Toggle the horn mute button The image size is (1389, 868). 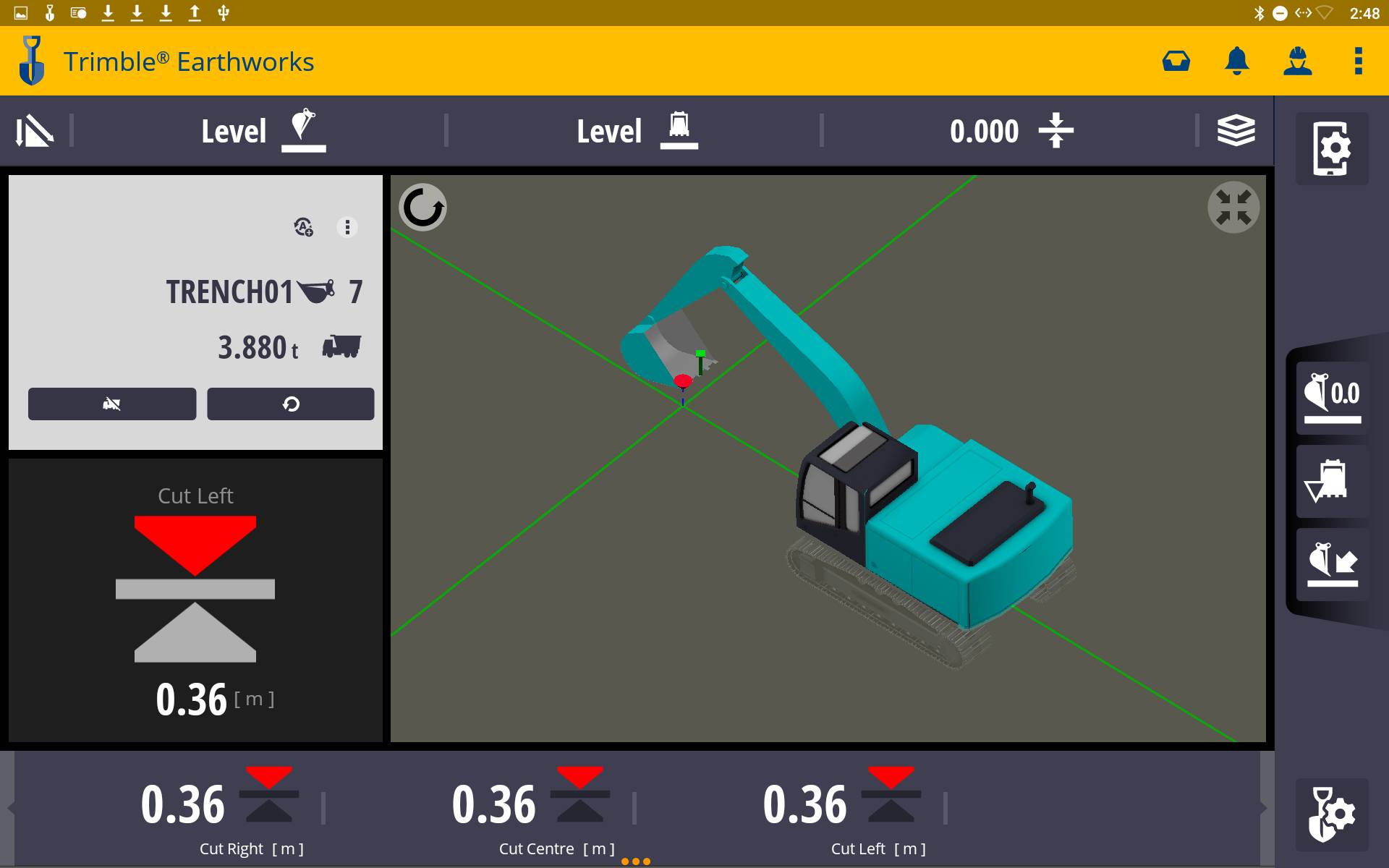coord(111,404)
